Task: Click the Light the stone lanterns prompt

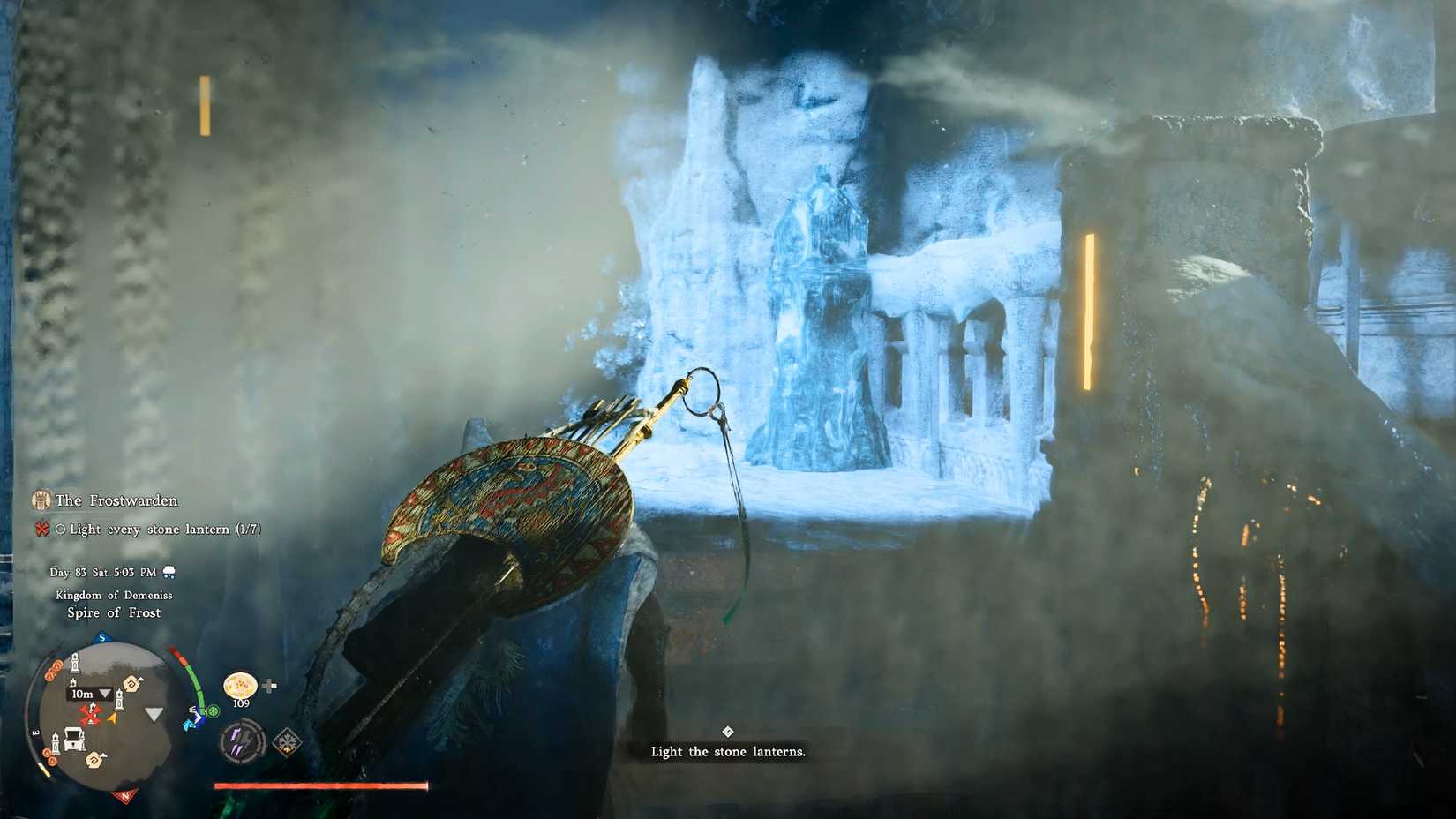Action: tap(728, 752)
